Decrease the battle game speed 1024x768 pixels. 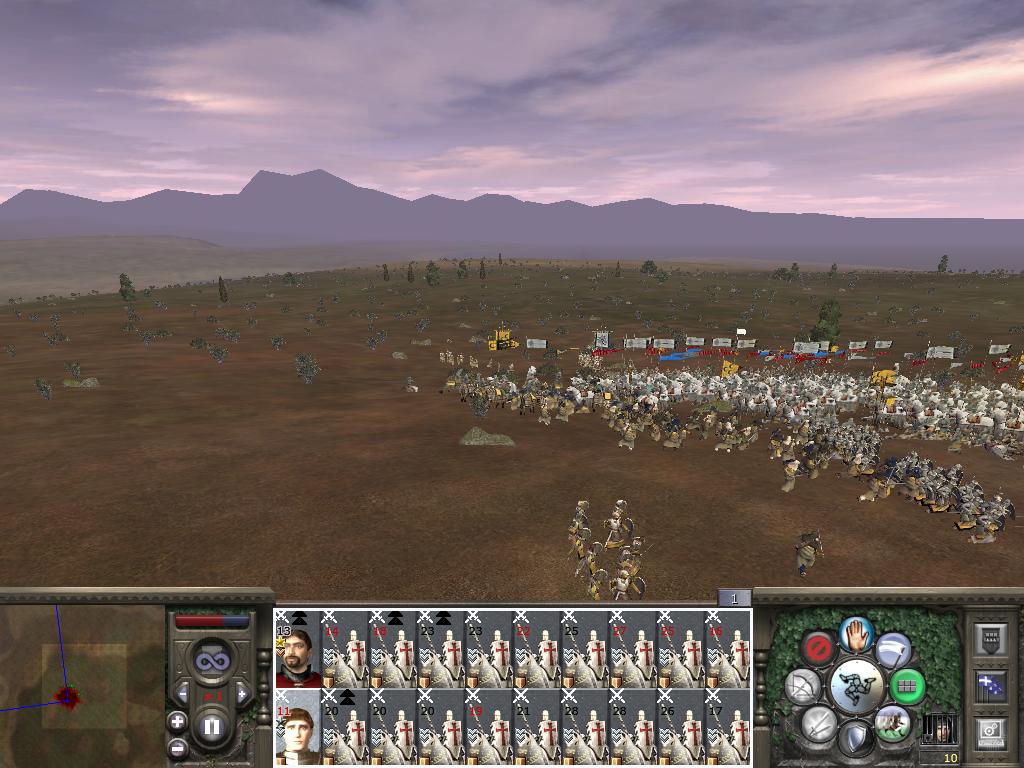point(182,694)
